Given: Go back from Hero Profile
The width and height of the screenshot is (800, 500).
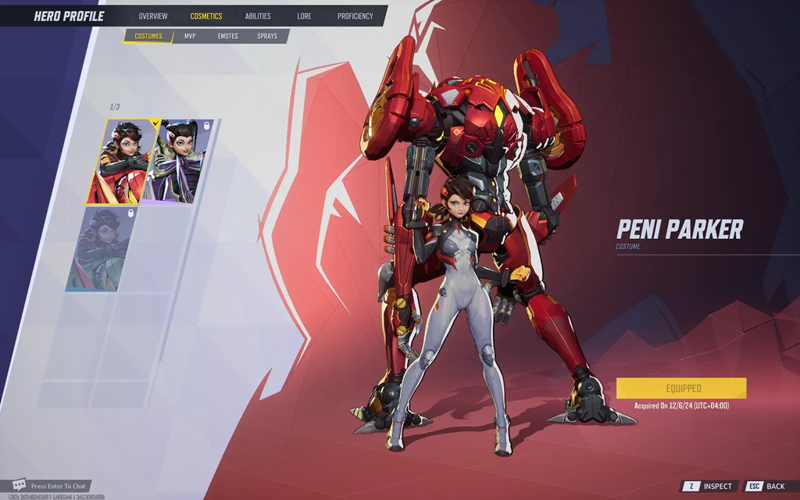Looking at the screenshot, I should (x=768, y=486).
